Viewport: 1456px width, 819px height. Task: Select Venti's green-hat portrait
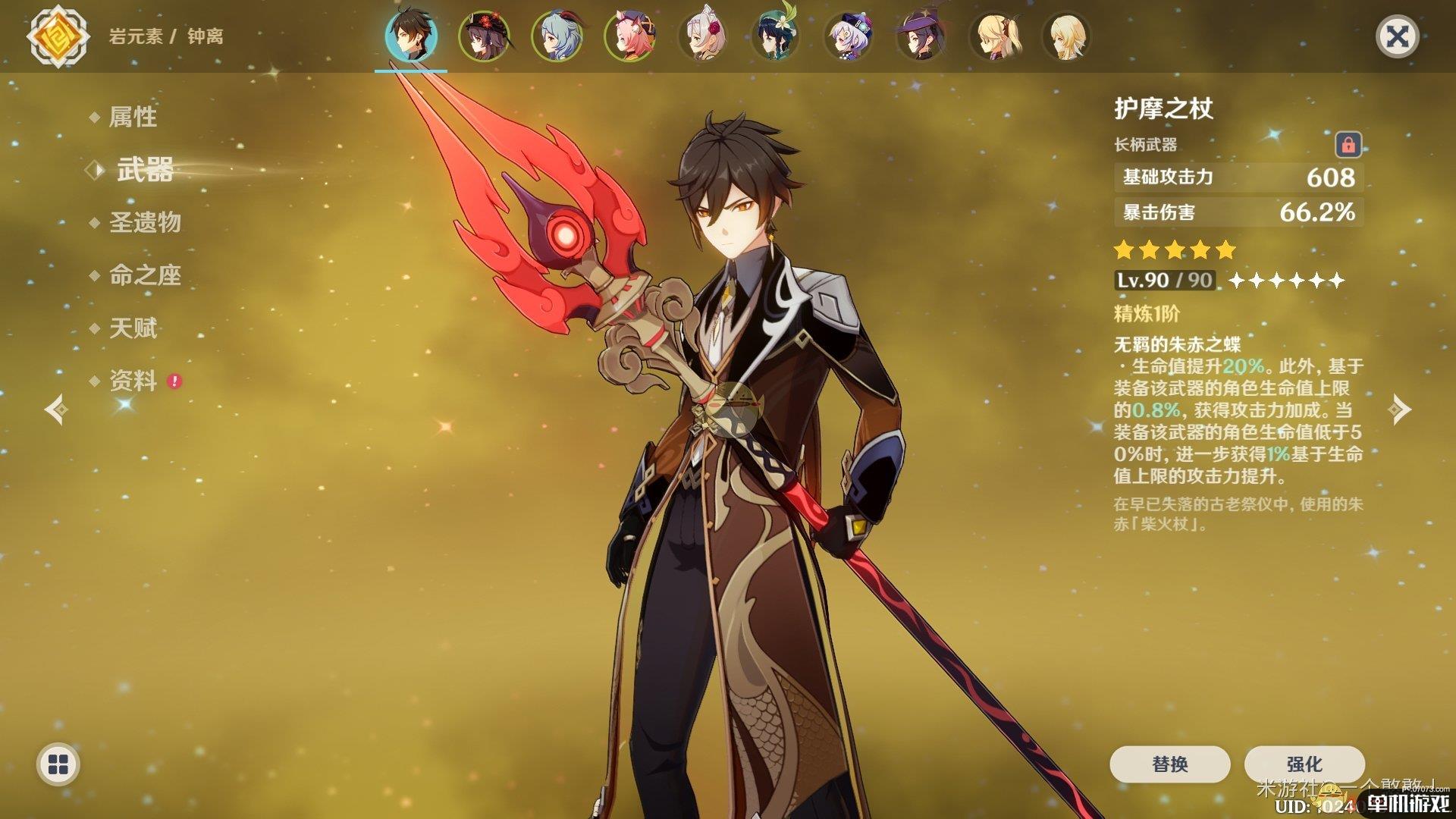pyautogui.click(x=774, y=36)
